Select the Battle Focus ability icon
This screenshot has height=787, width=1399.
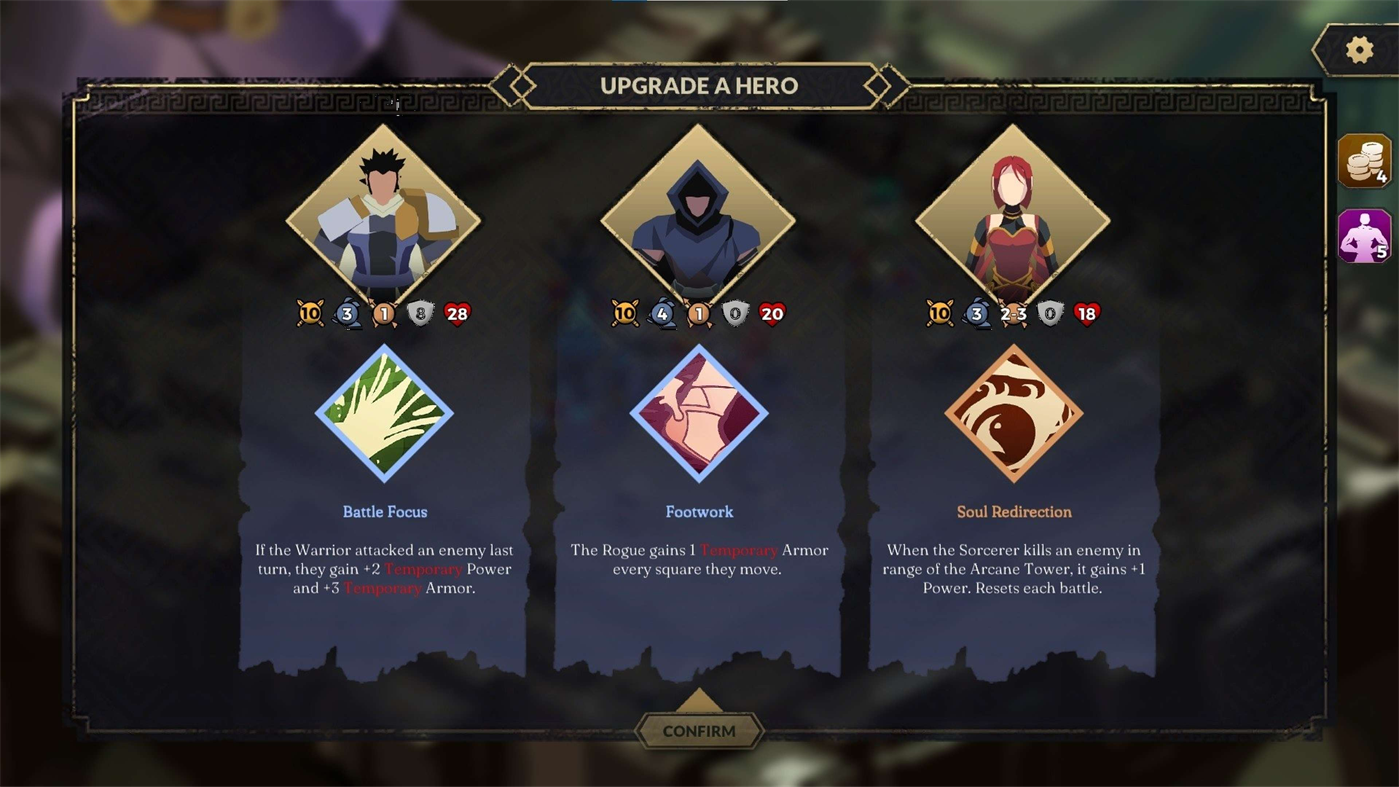point(385,413)
